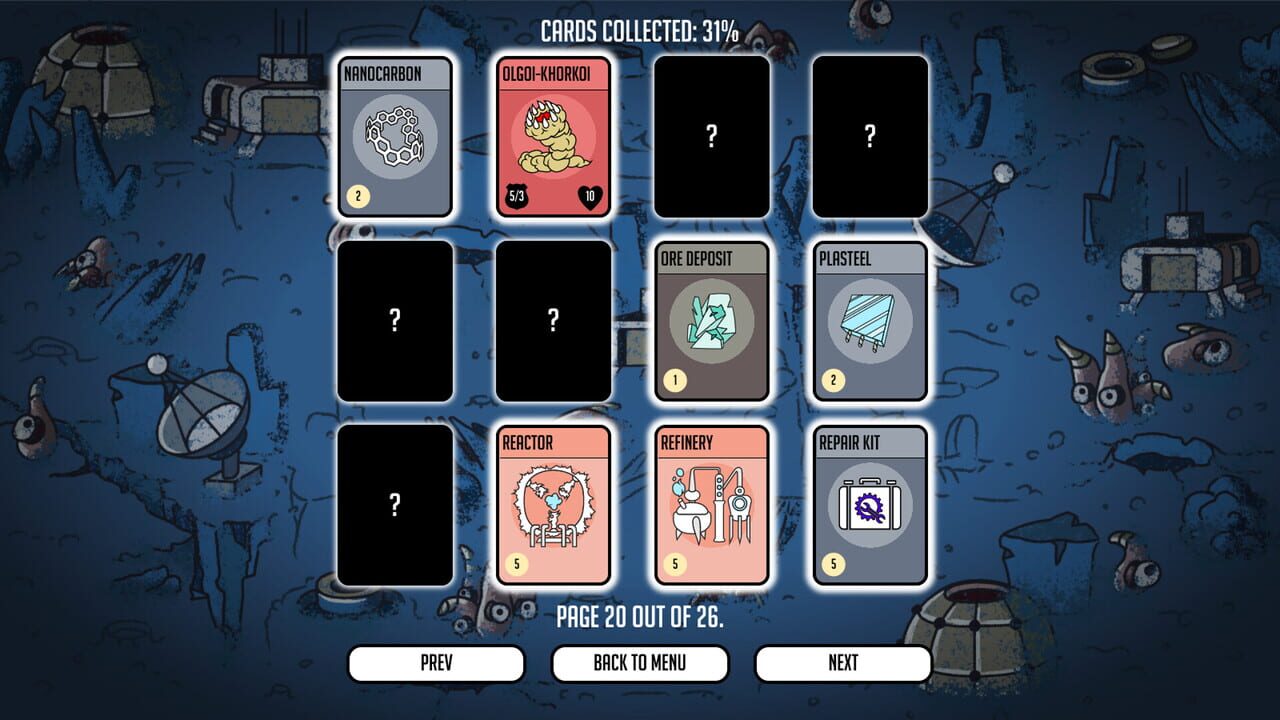Click the Olgoi-Khorkoi health badge showing 10

tap(592, 197)
